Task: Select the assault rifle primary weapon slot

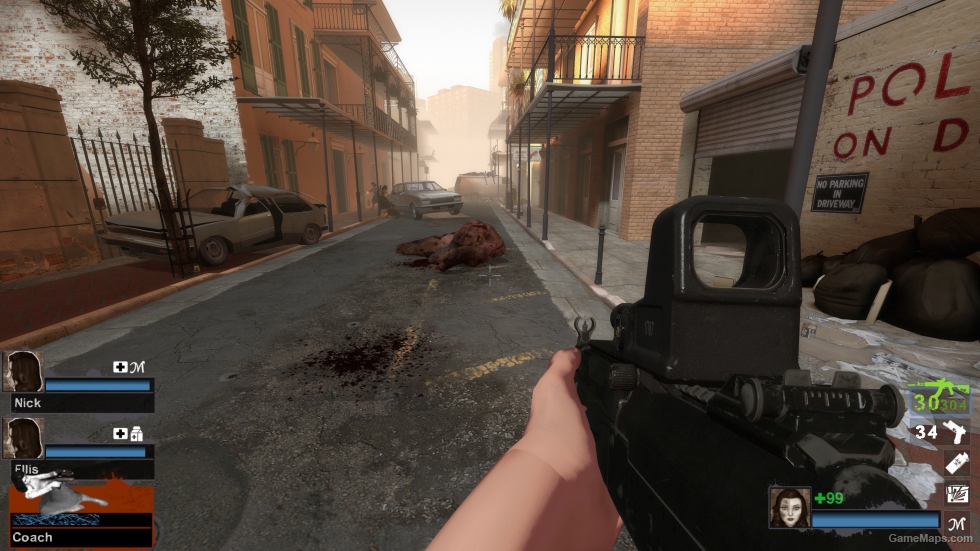Action: click(938, 398)
